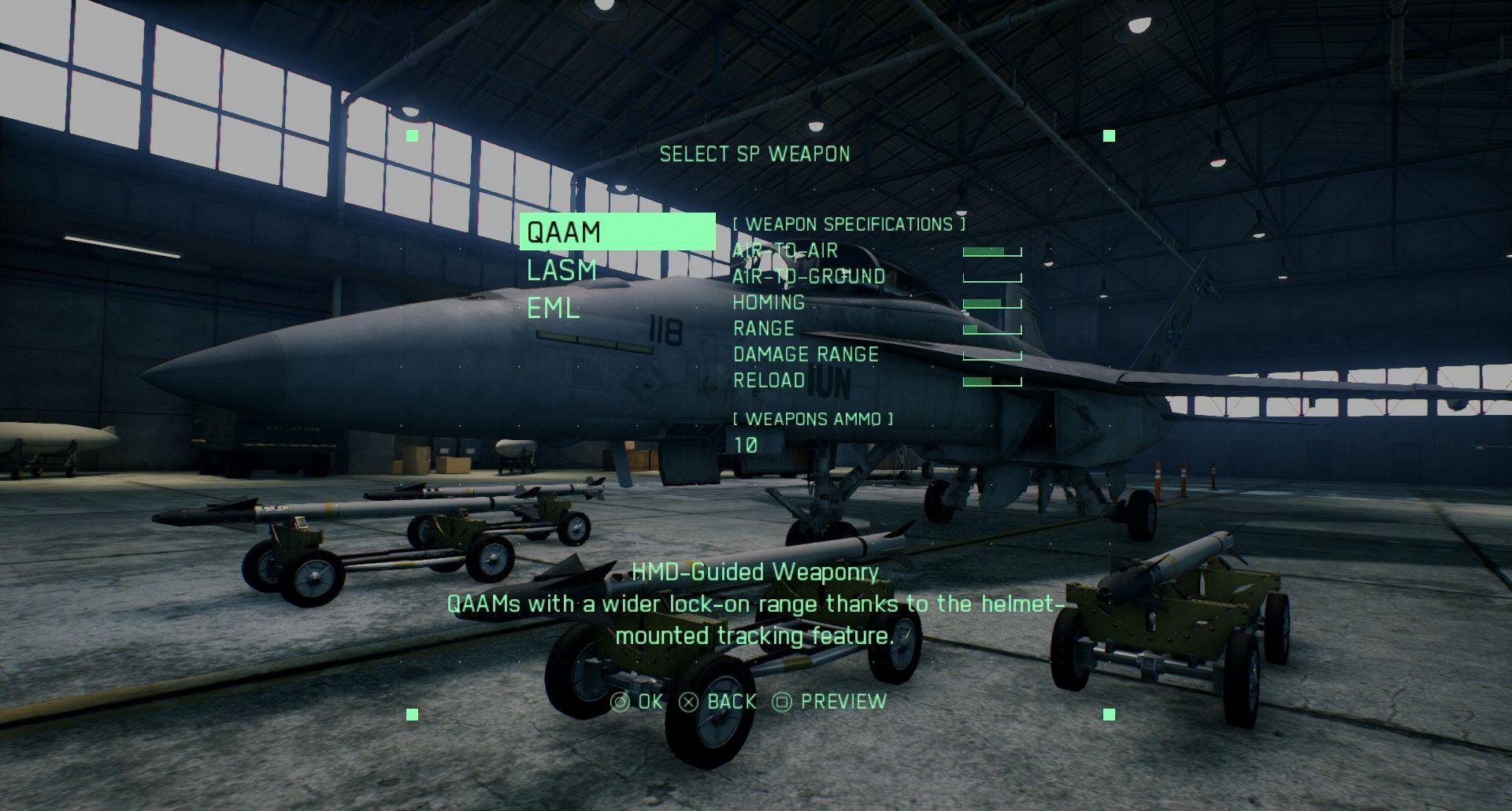Viewport: 1512px width, 811px height.
Task: Pick the EML special weapon
Action: point(553,309)
